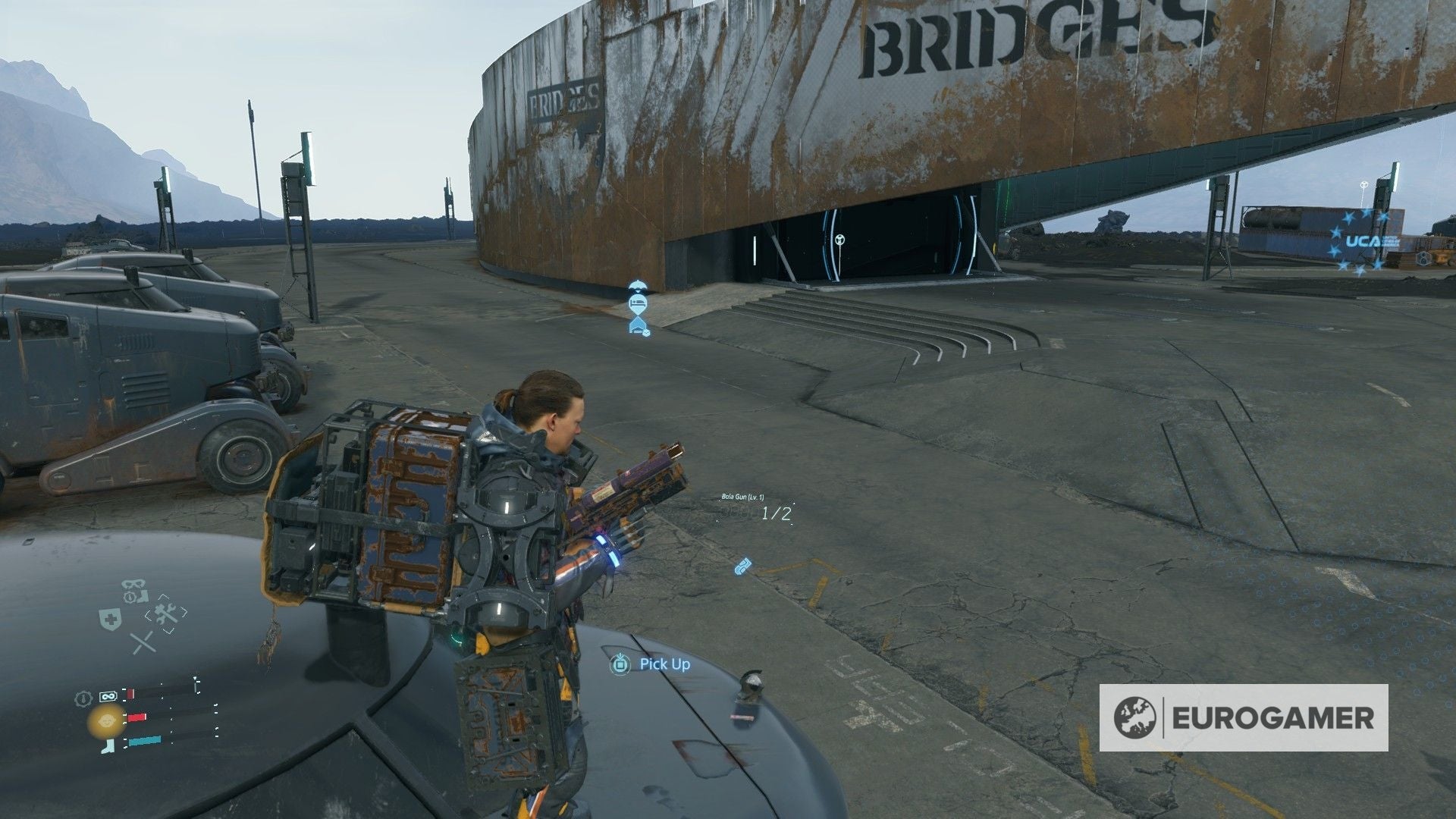Select the infinity battery indicator icon
Image resolution: width=1456 pixels, height=819 pixels.
108,695
